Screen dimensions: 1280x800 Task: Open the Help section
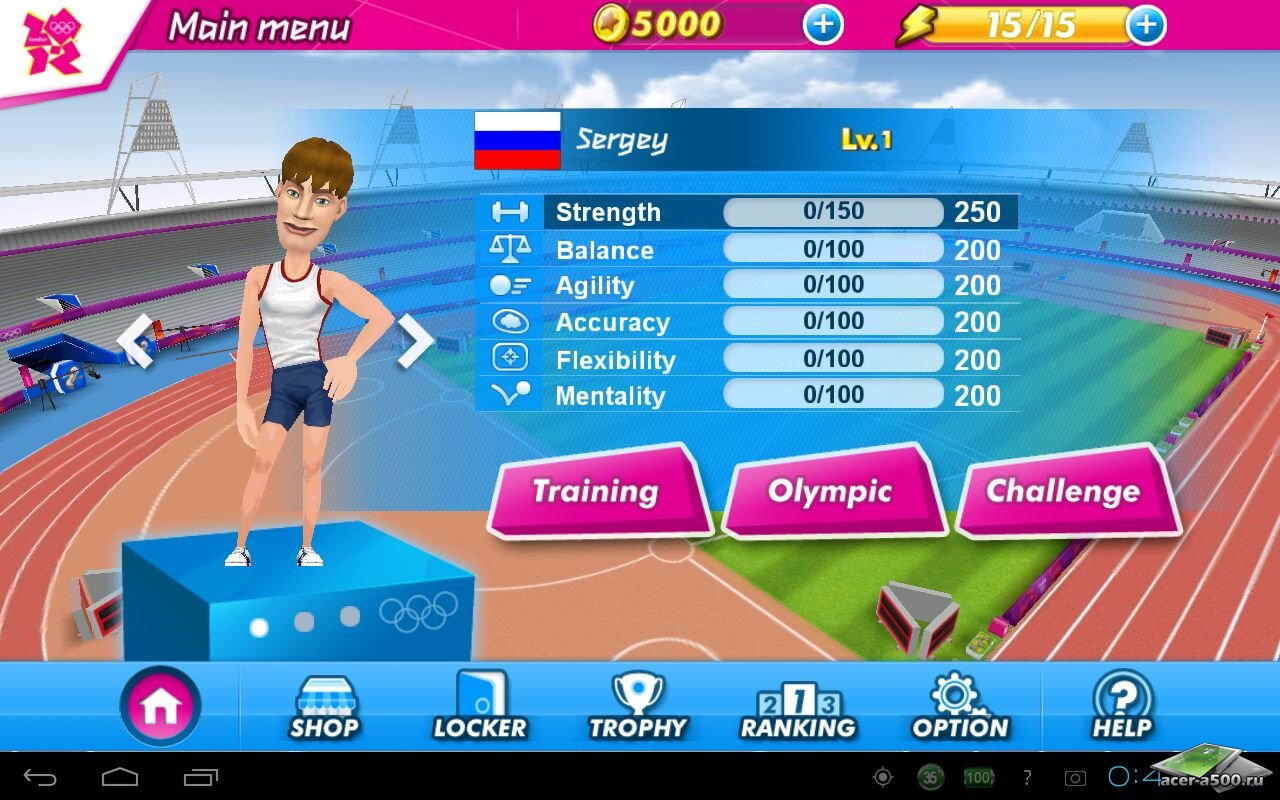click(1122, 706)
